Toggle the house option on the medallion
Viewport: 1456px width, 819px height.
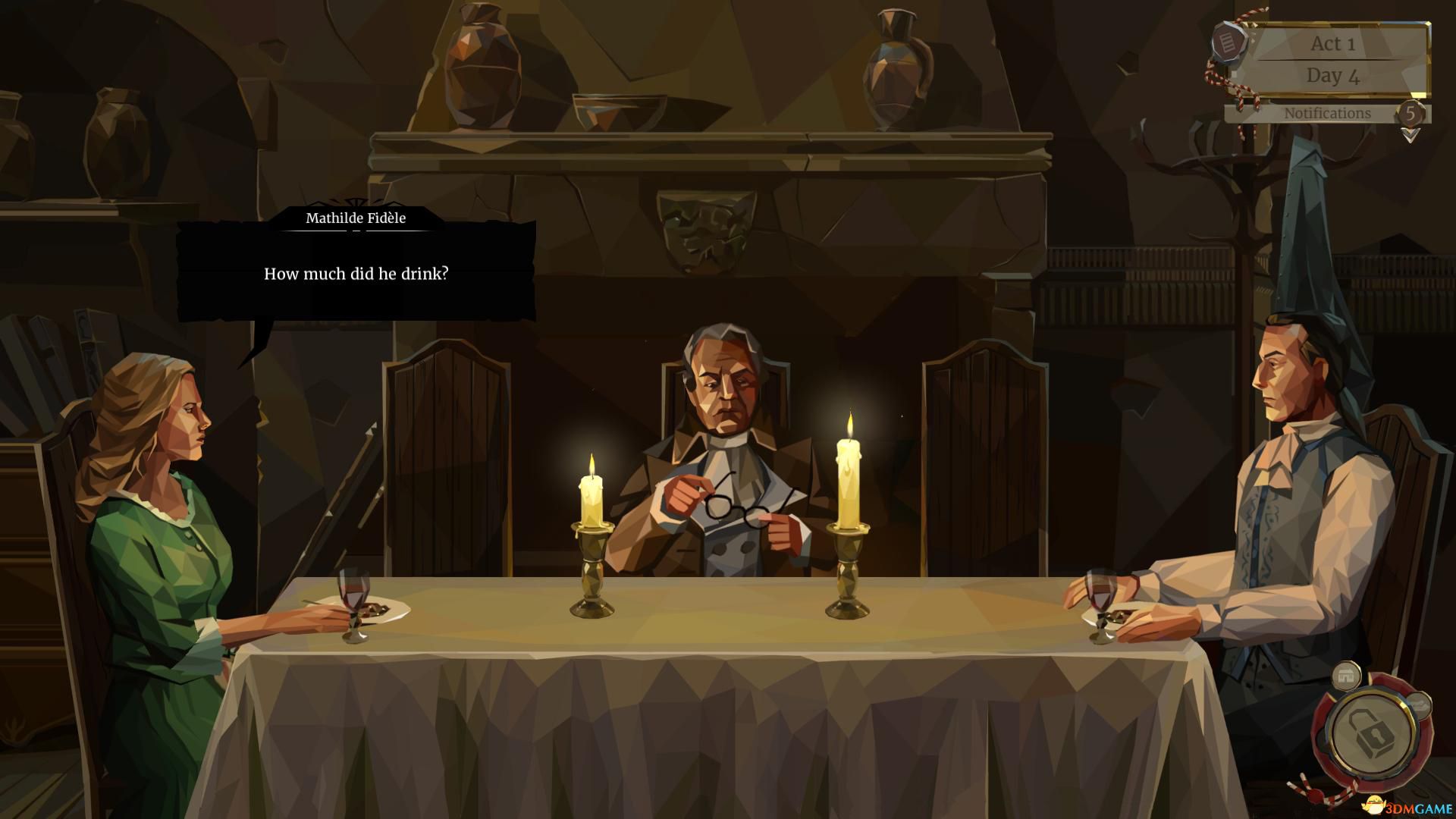(x=1347, y=675)
